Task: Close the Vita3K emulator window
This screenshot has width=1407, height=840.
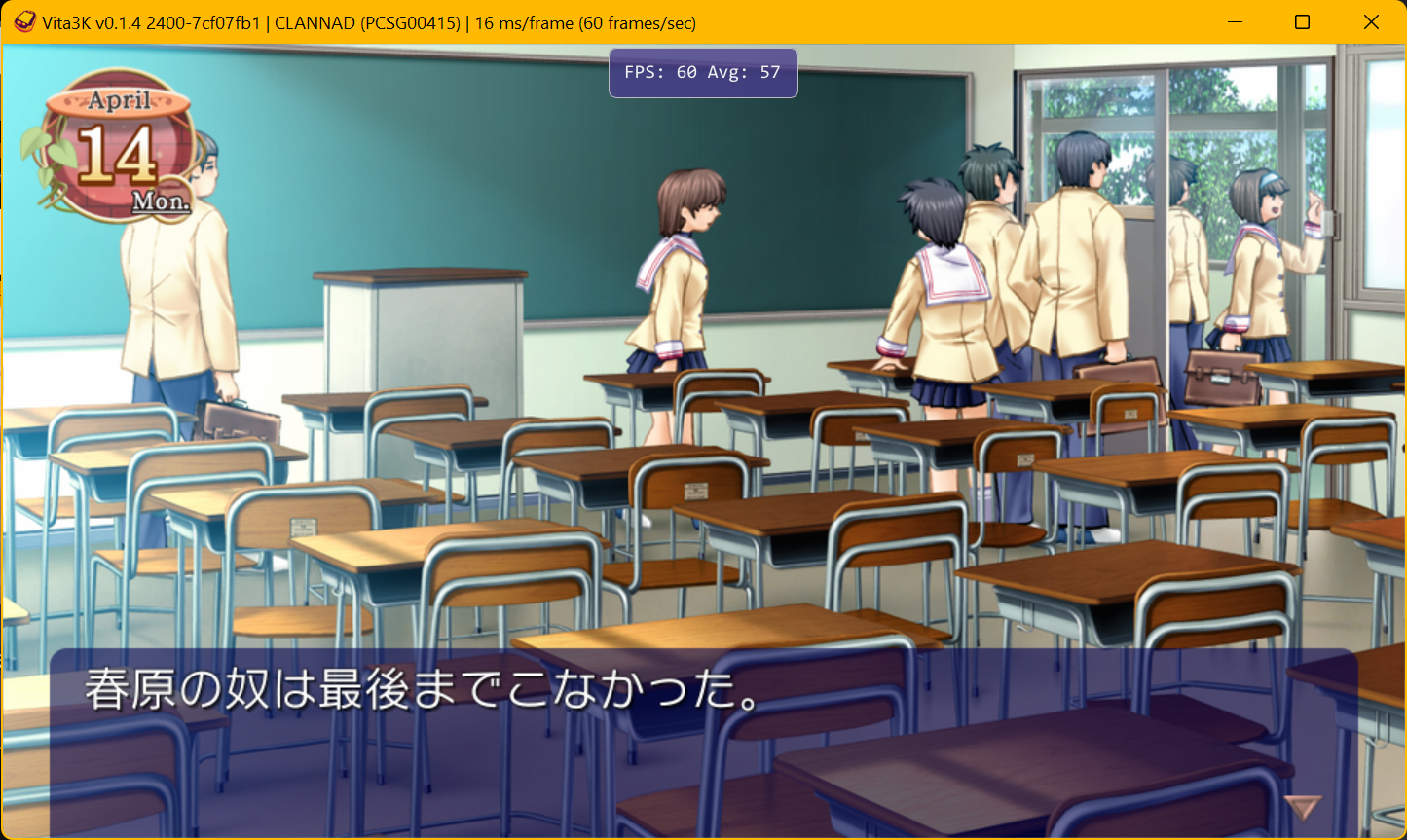Action: tap(1371, 20)
